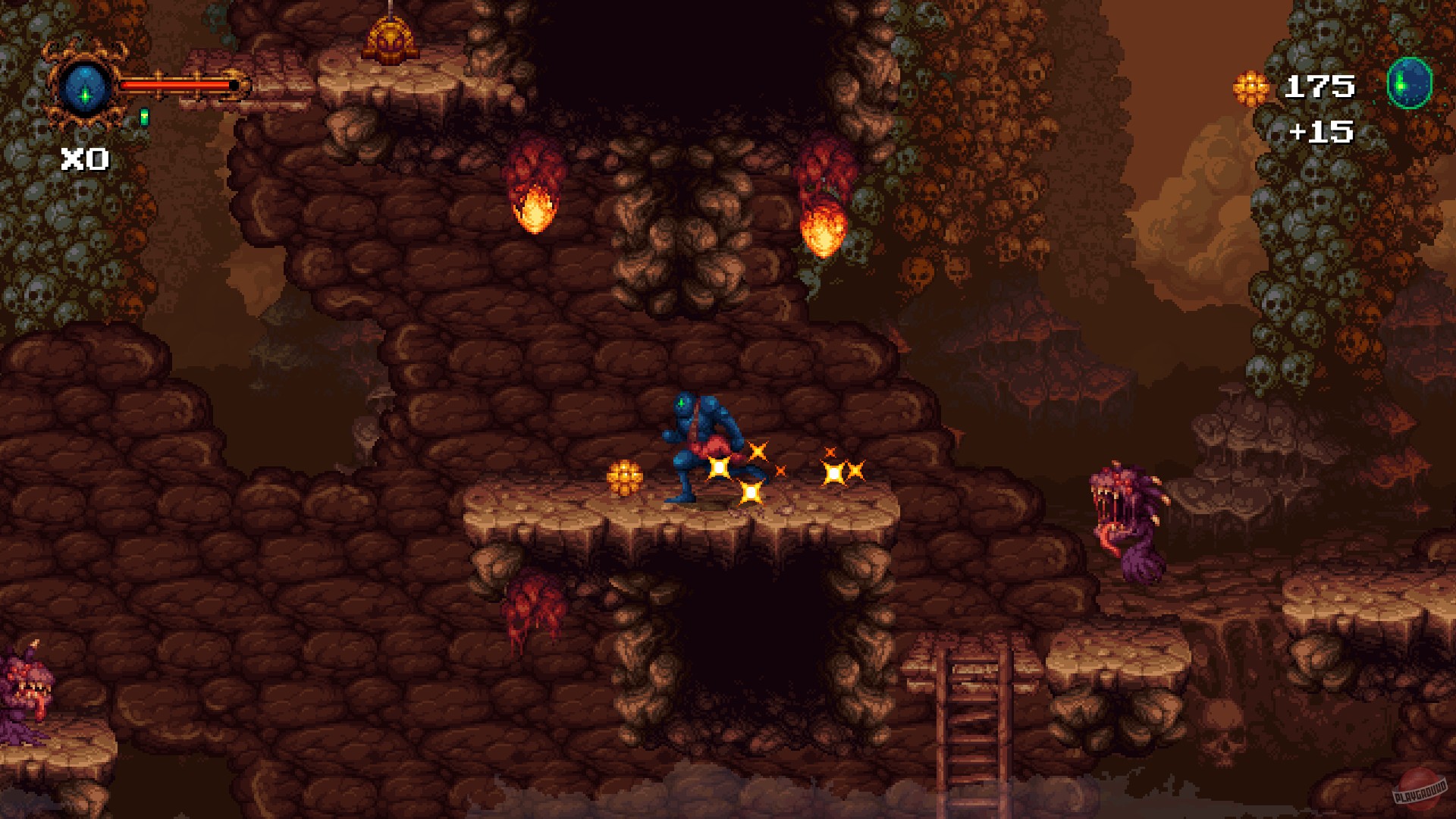Click the +15 gain indicator
Screen dimensions: 1456x819
point(1323,130)
